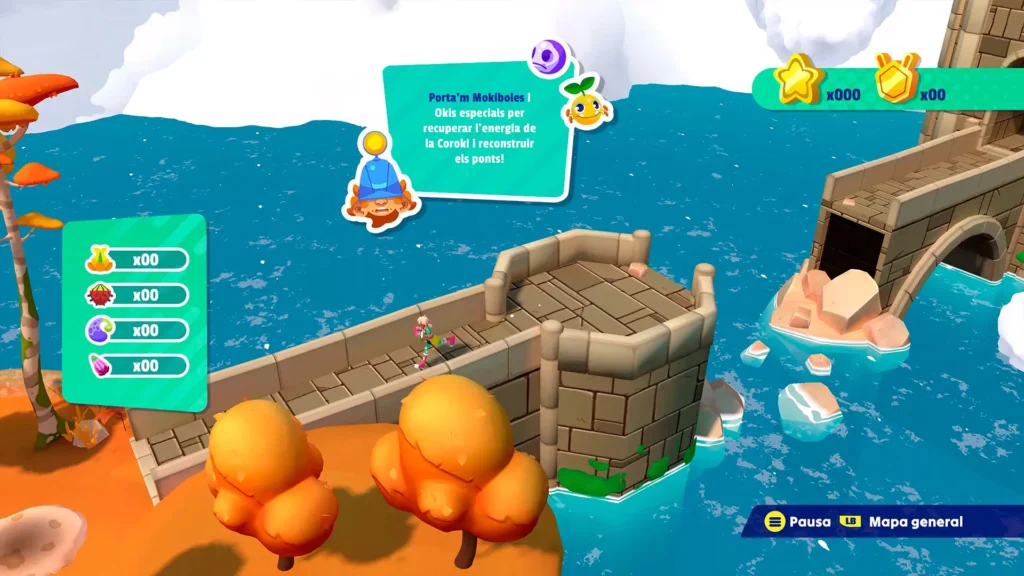Click the purple swirl fruit tracker icon
The width and height of the screenshot is (1024, 576).
100,330
